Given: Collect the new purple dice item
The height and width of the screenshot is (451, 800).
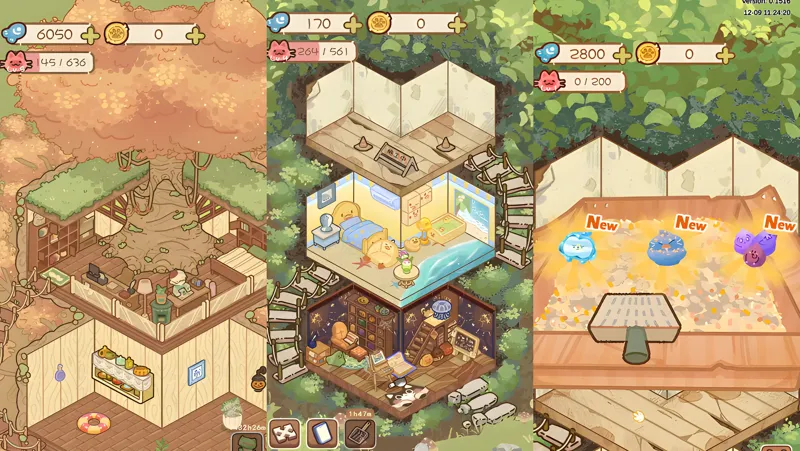Looking at the screenshot, I should click(x=750, y=246).
